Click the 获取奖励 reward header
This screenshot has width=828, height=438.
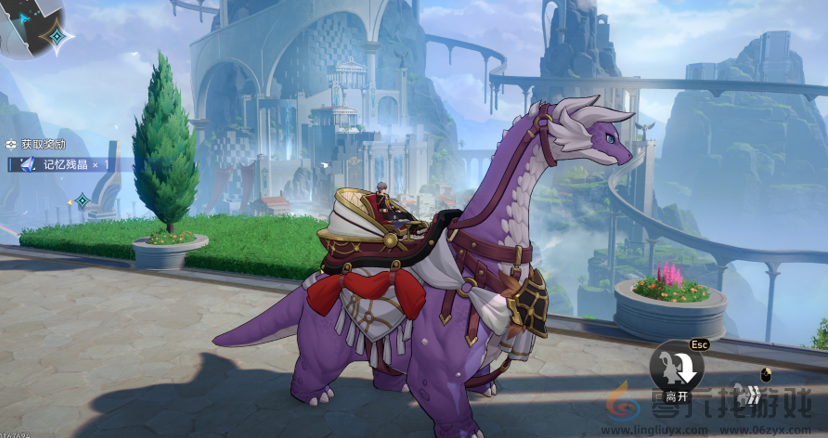pyautogui.click(x=38, y=144)
